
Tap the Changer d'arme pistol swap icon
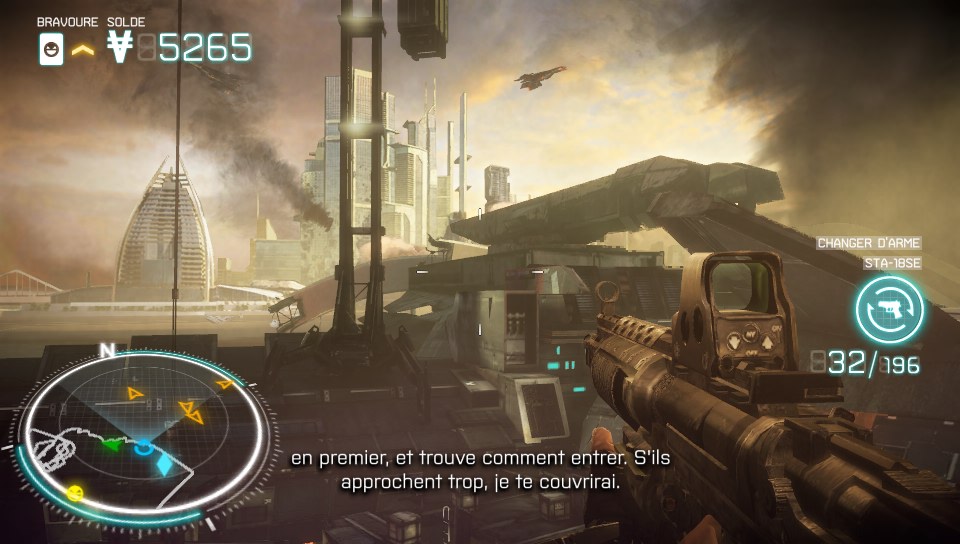[889, 310]
